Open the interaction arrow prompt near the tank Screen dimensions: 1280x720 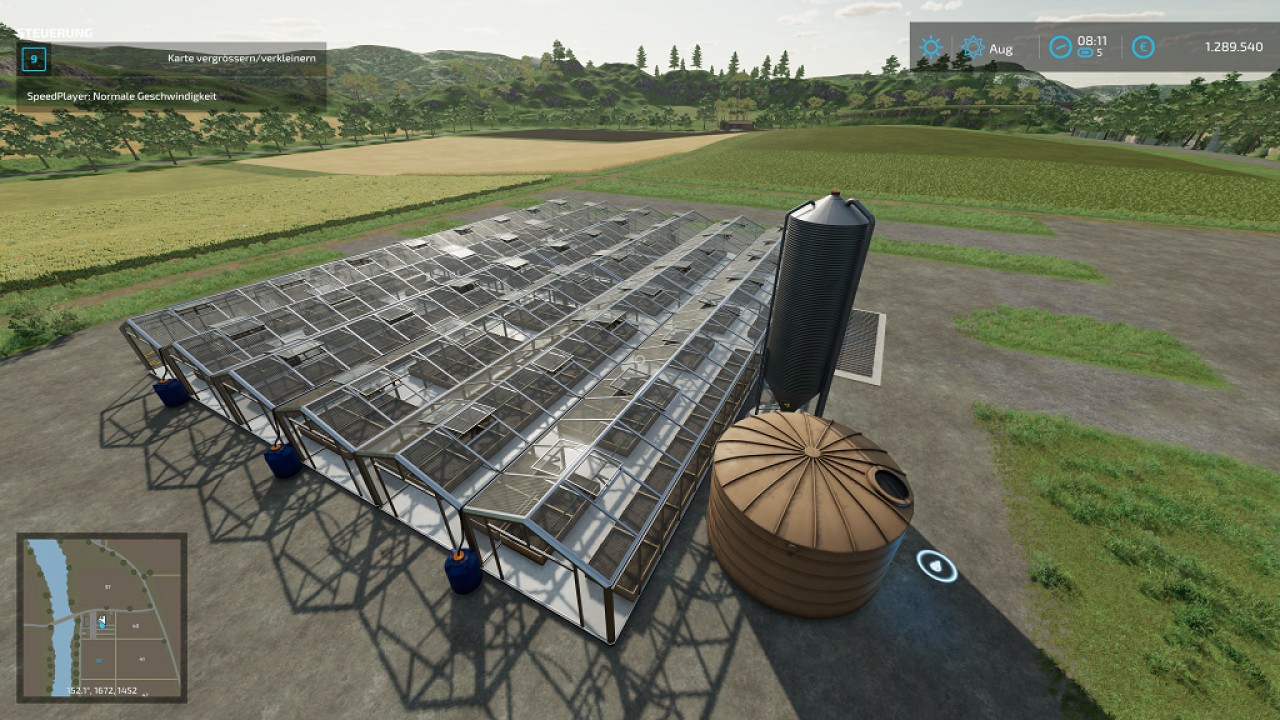pos(934,567)
